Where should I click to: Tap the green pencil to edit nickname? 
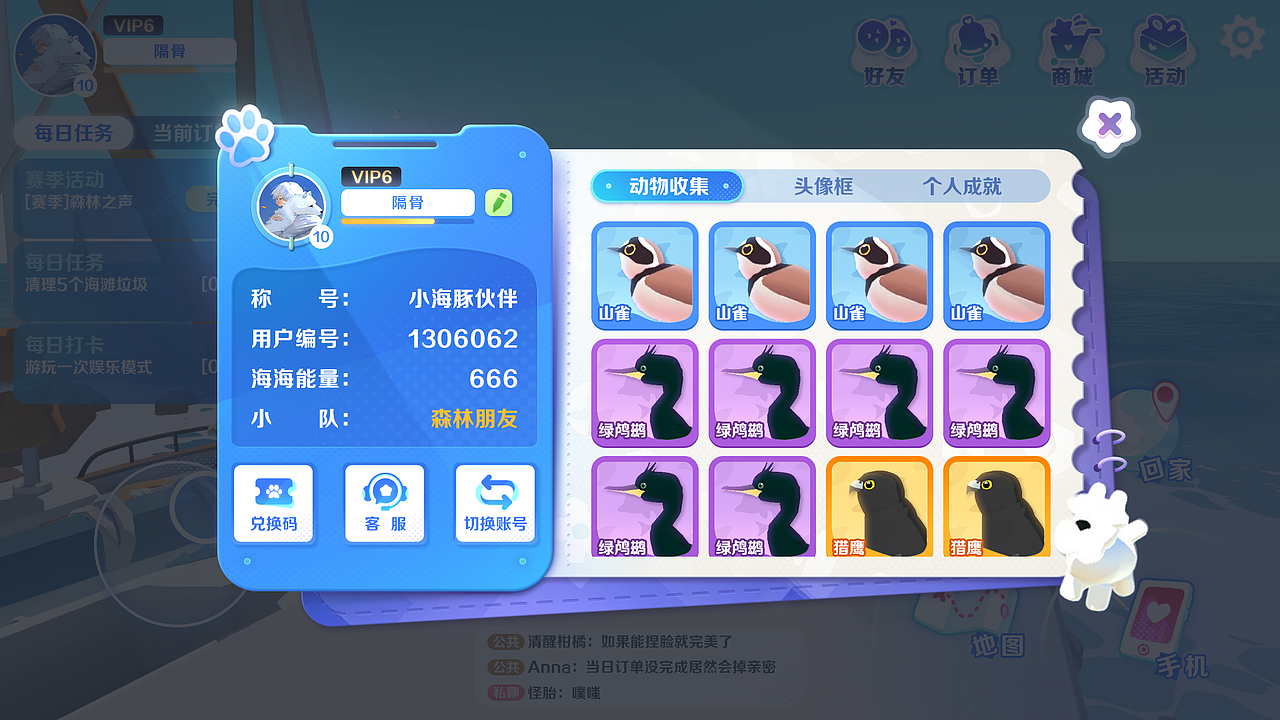click(499, 202)
